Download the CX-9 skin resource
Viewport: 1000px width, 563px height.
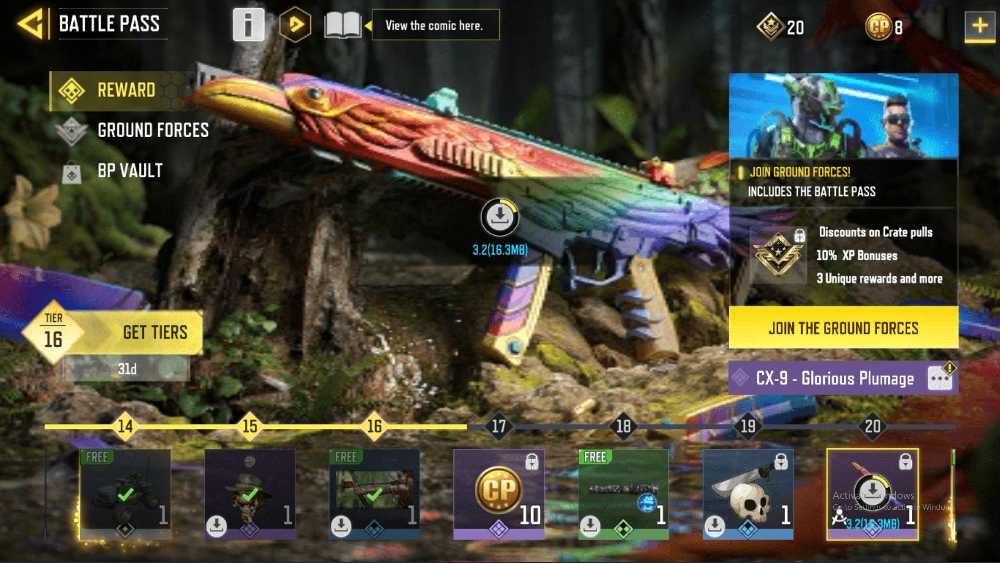click(500, 217)
